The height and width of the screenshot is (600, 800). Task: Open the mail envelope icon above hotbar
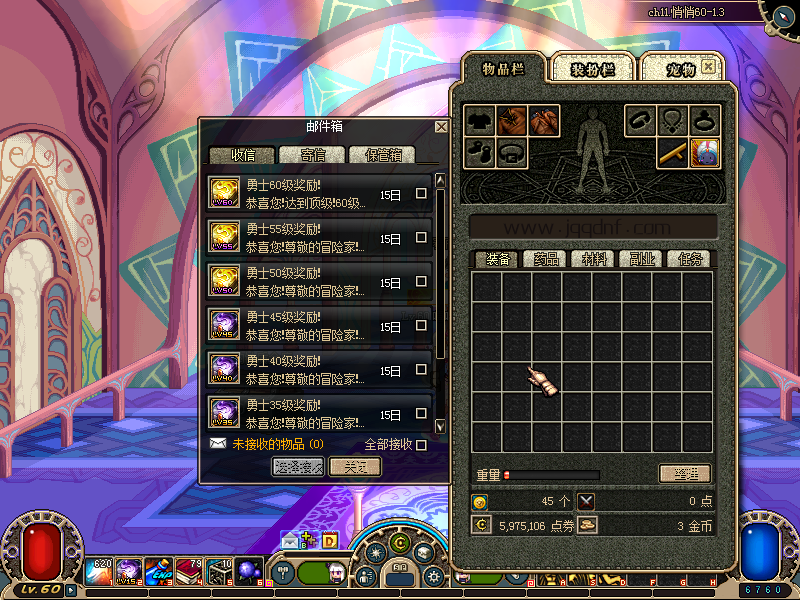[x=290, y=540]
